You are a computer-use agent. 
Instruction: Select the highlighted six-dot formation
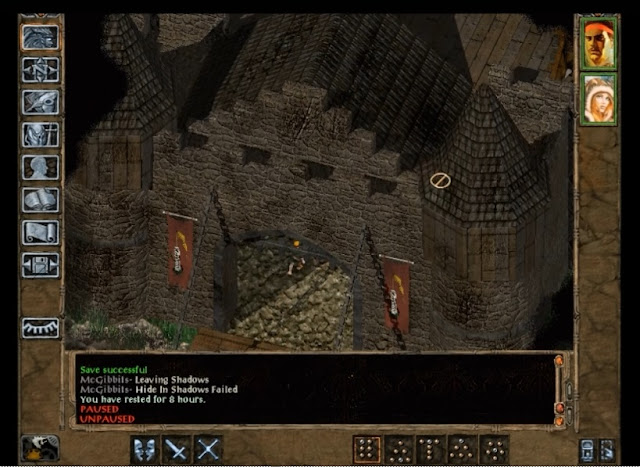tap(367, 449)
